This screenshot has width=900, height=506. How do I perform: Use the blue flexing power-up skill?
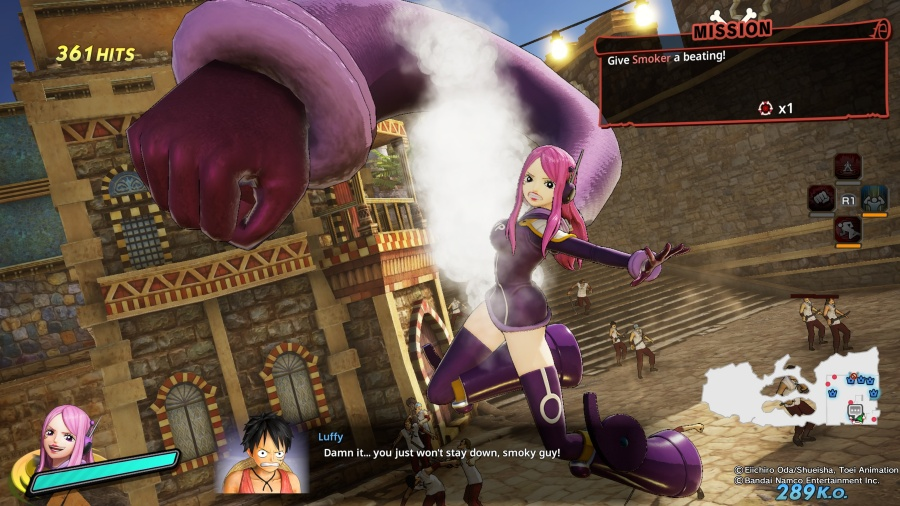point(874,198)
